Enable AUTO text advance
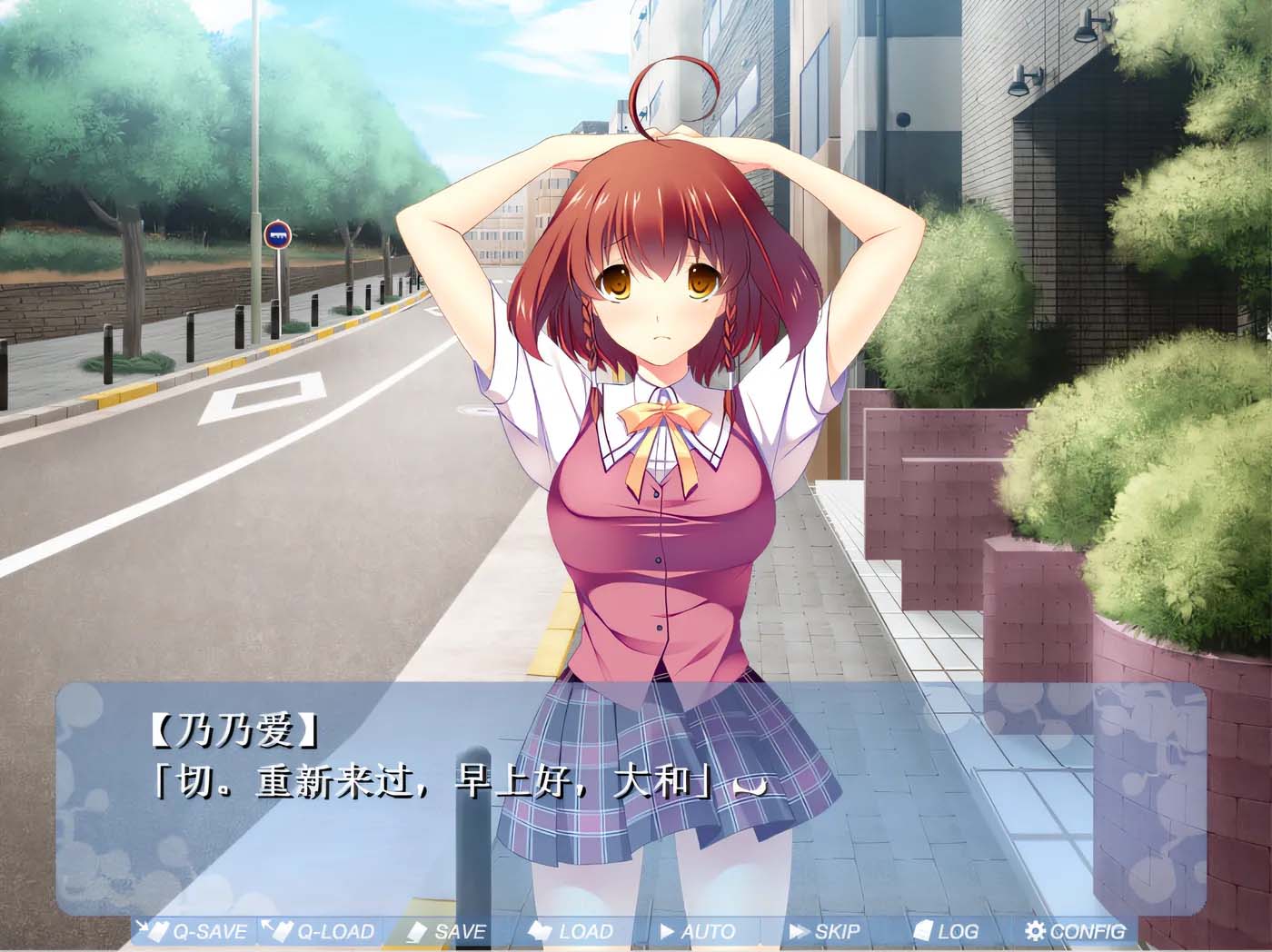The image size is (1272, 952). 697,931
